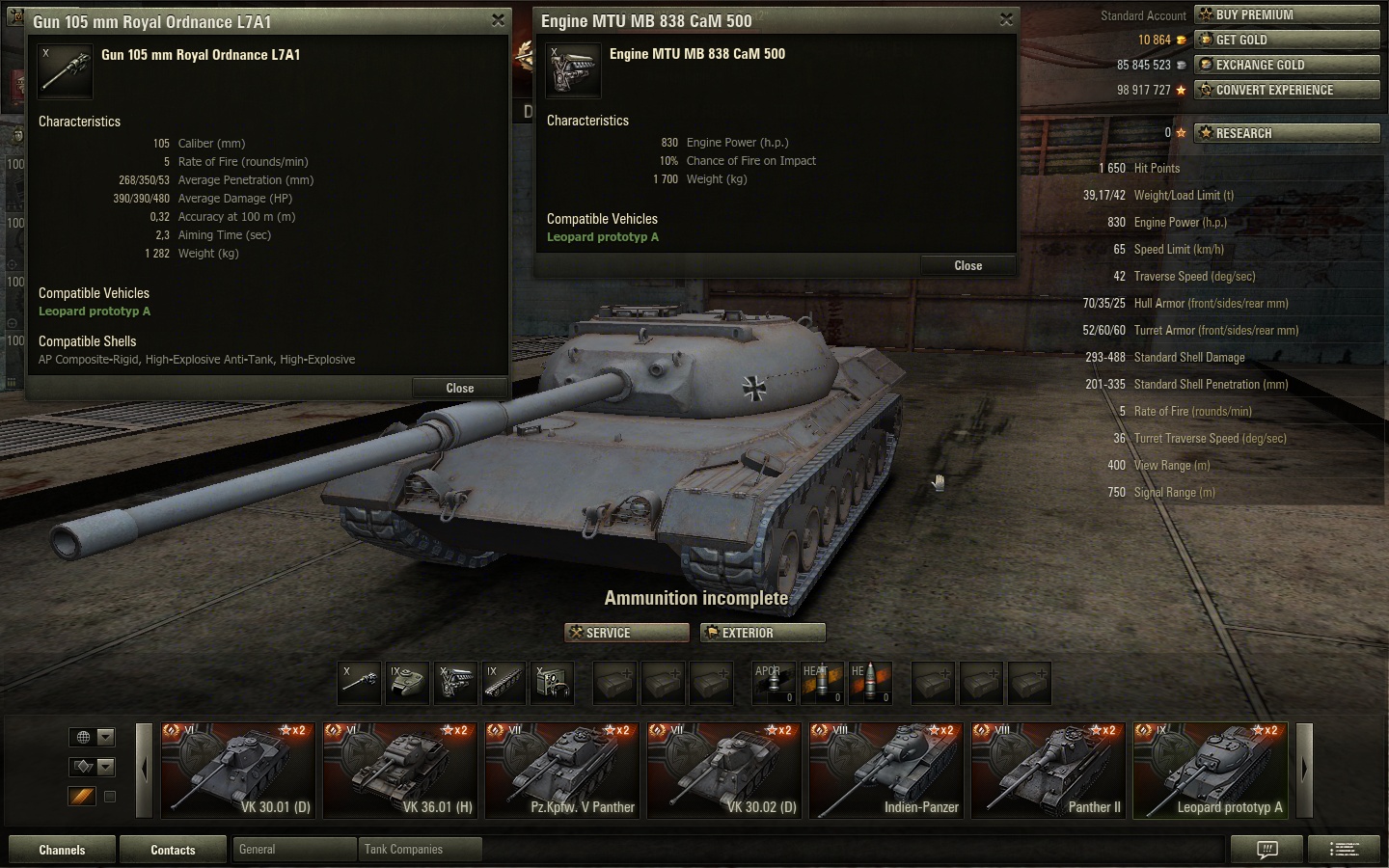The height and width of the screenshot is (868, 1389).
Task: Click Close button in the gun info panel
Action: pos(459,388)
